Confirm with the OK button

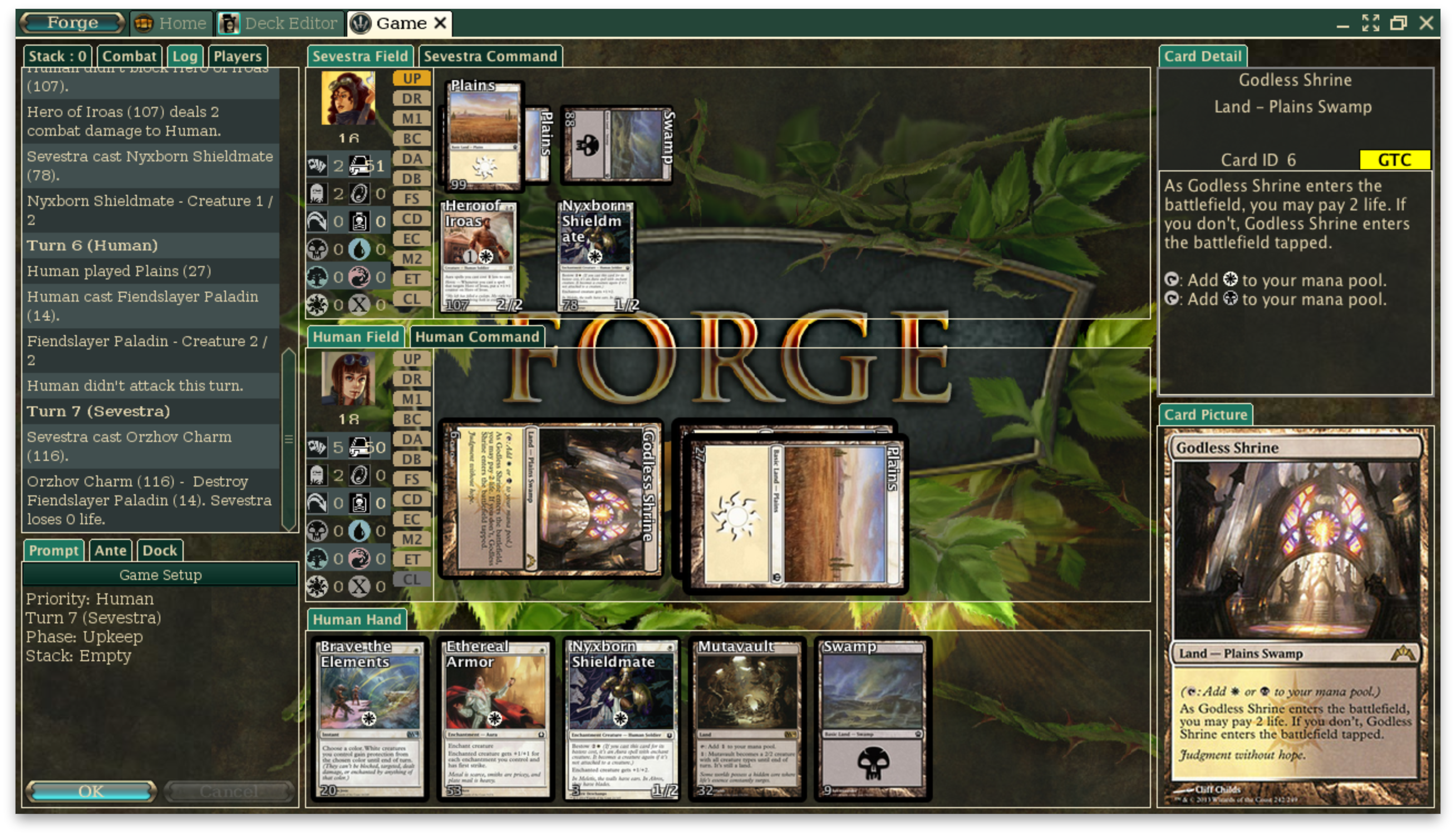pos(91,791)
